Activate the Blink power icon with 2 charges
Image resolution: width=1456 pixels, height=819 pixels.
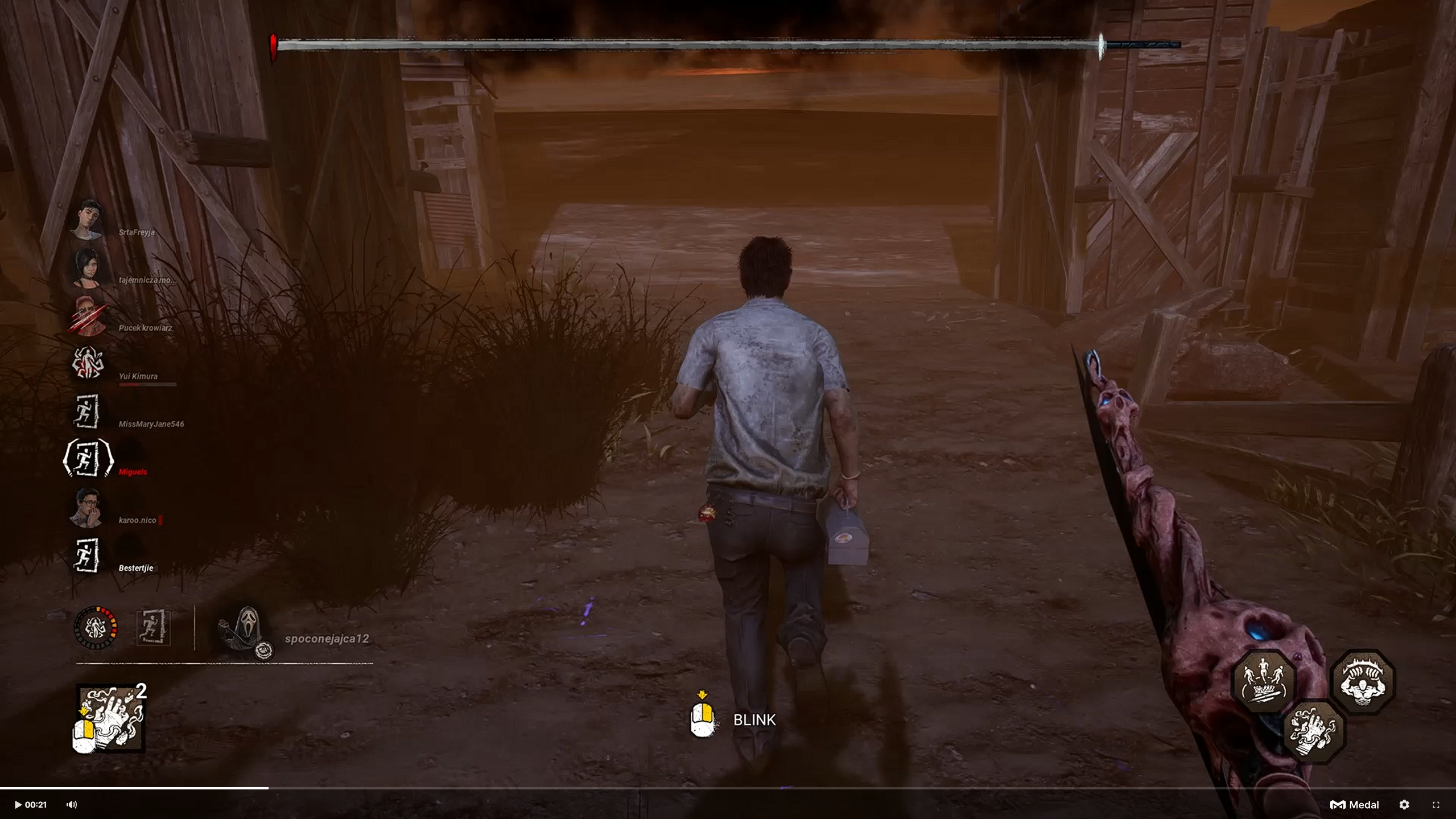110,718
